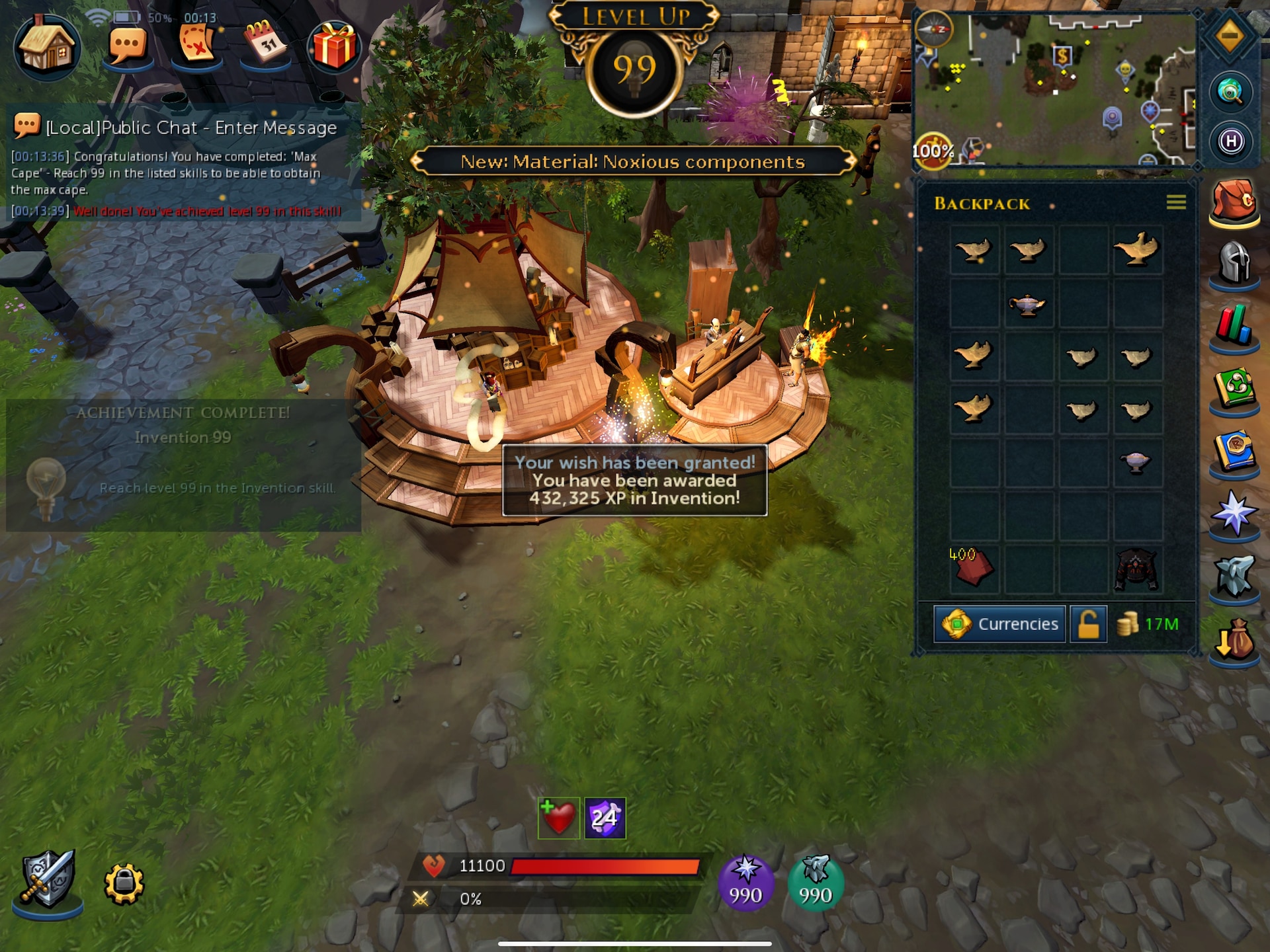
Task: Open the Currencies pouch button
Action: coord(999,624)
